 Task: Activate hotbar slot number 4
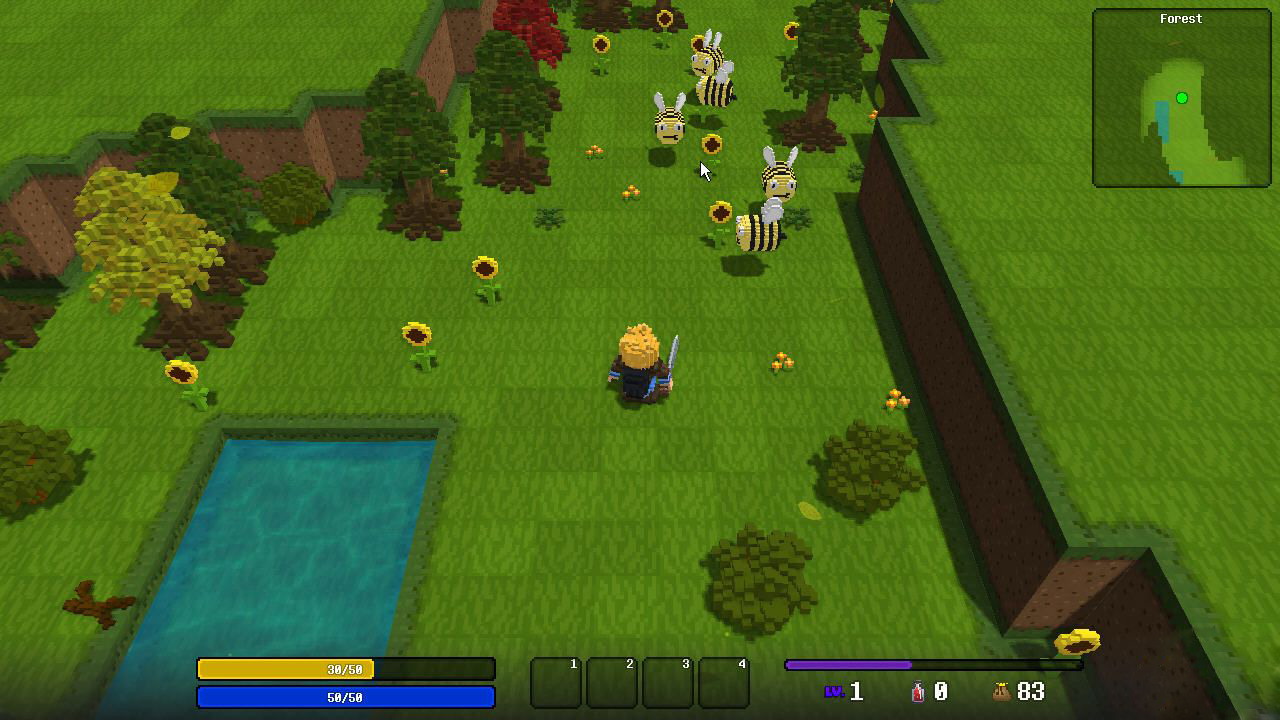[x=724, y=683]
